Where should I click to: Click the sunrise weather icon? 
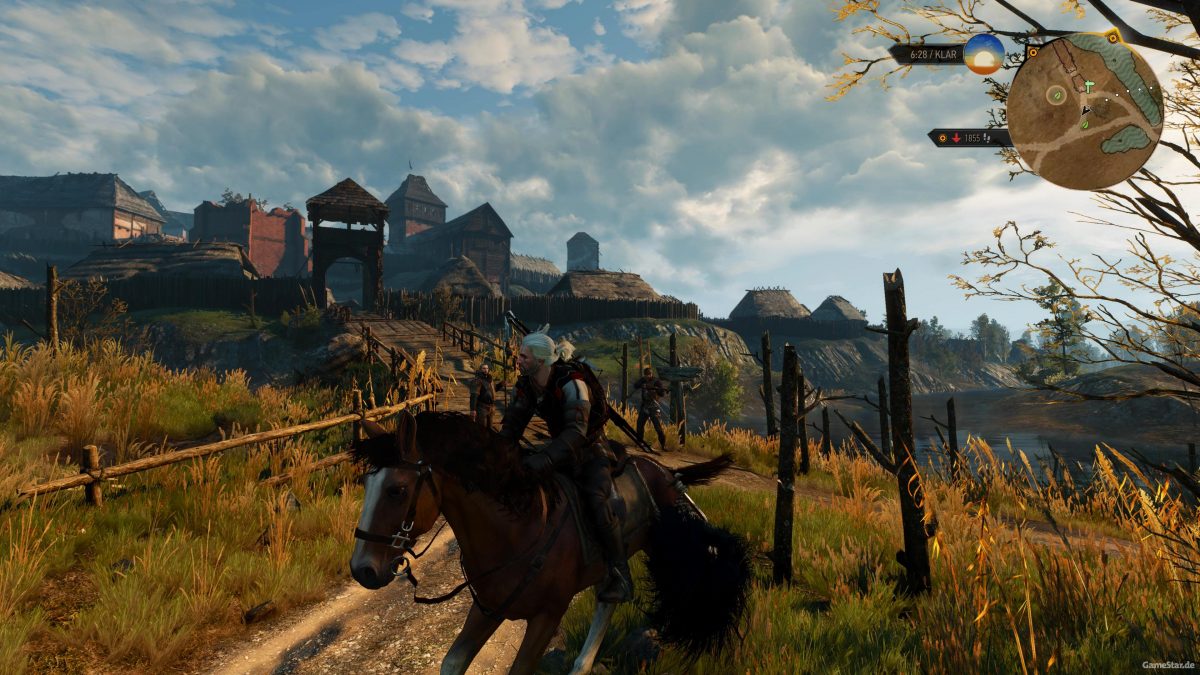[984, 54]
